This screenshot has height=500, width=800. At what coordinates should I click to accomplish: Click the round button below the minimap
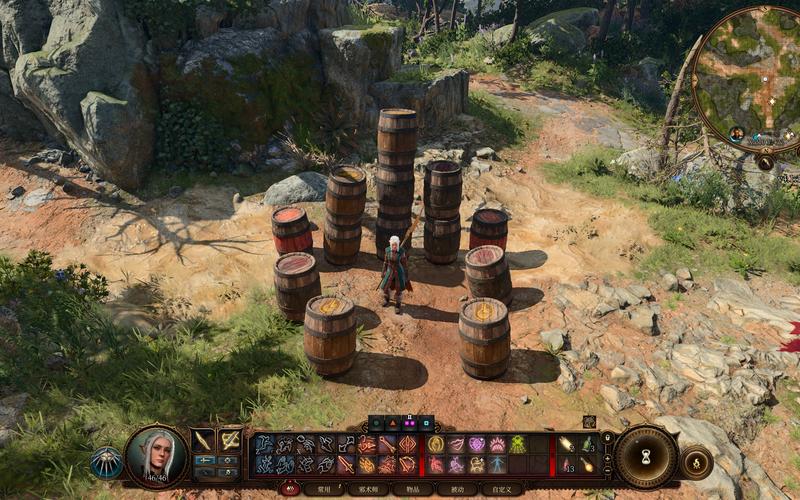pos(765,161)
